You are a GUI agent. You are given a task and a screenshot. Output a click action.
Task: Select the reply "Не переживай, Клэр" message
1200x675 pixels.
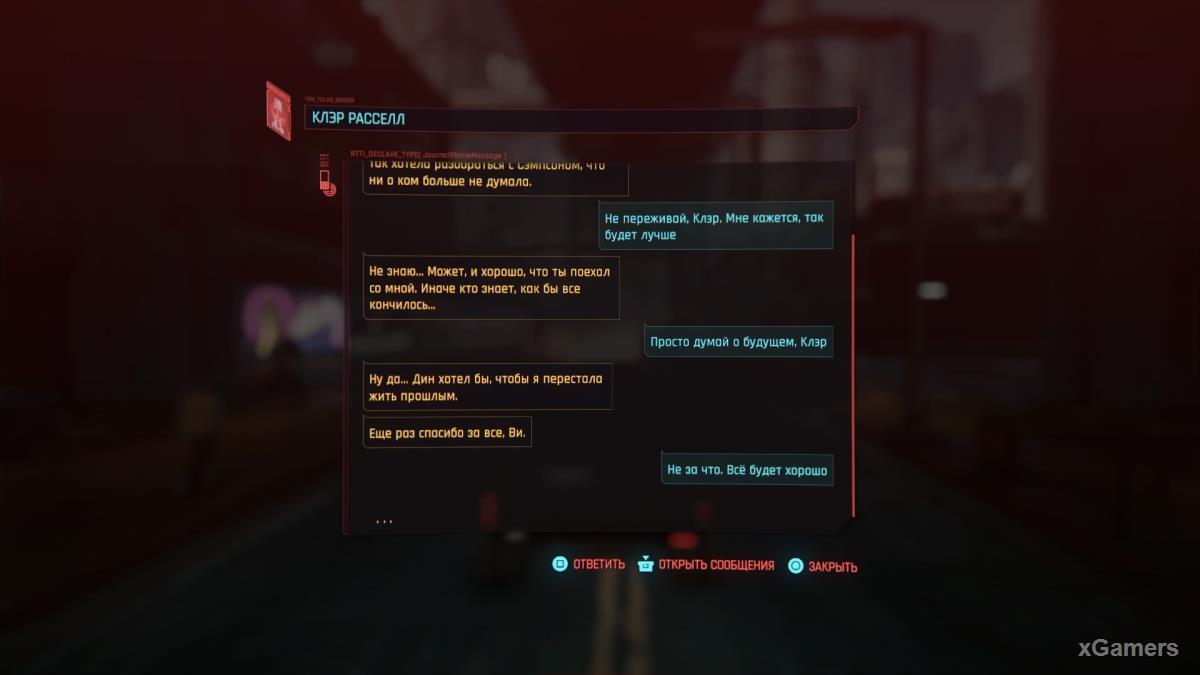point(716,226)
